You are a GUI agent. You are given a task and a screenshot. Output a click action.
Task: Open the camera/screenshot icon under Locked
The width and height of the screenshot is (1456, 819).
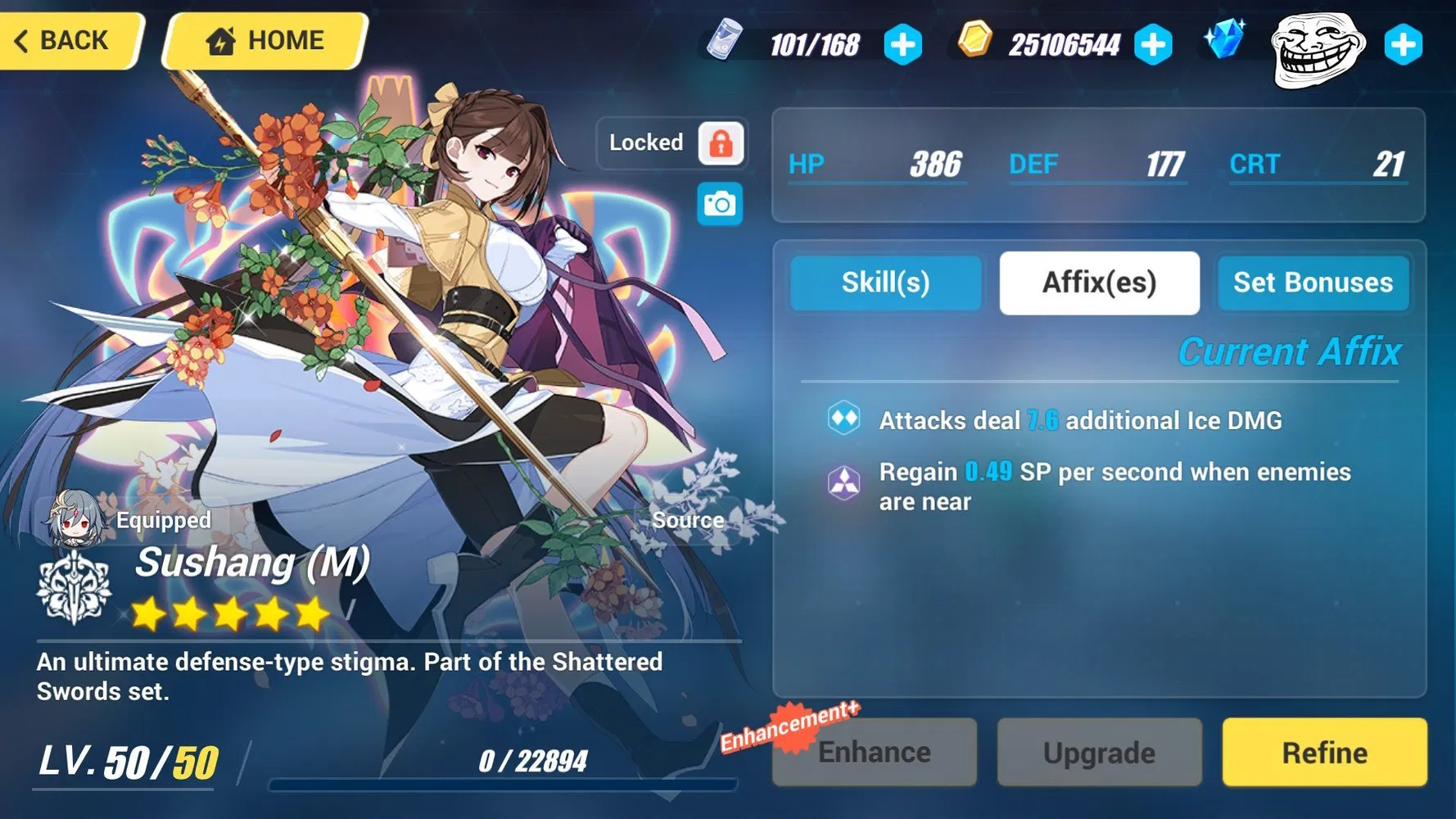(719, 202)
